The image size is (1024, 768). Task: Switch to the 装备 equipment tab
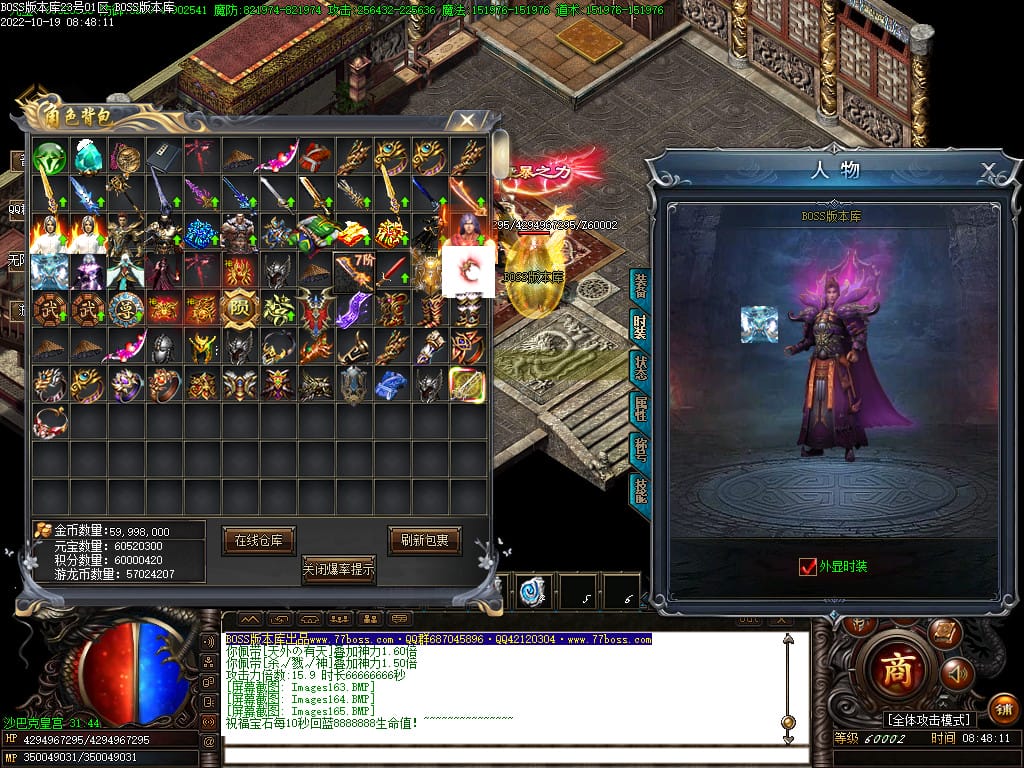point(639,287)
